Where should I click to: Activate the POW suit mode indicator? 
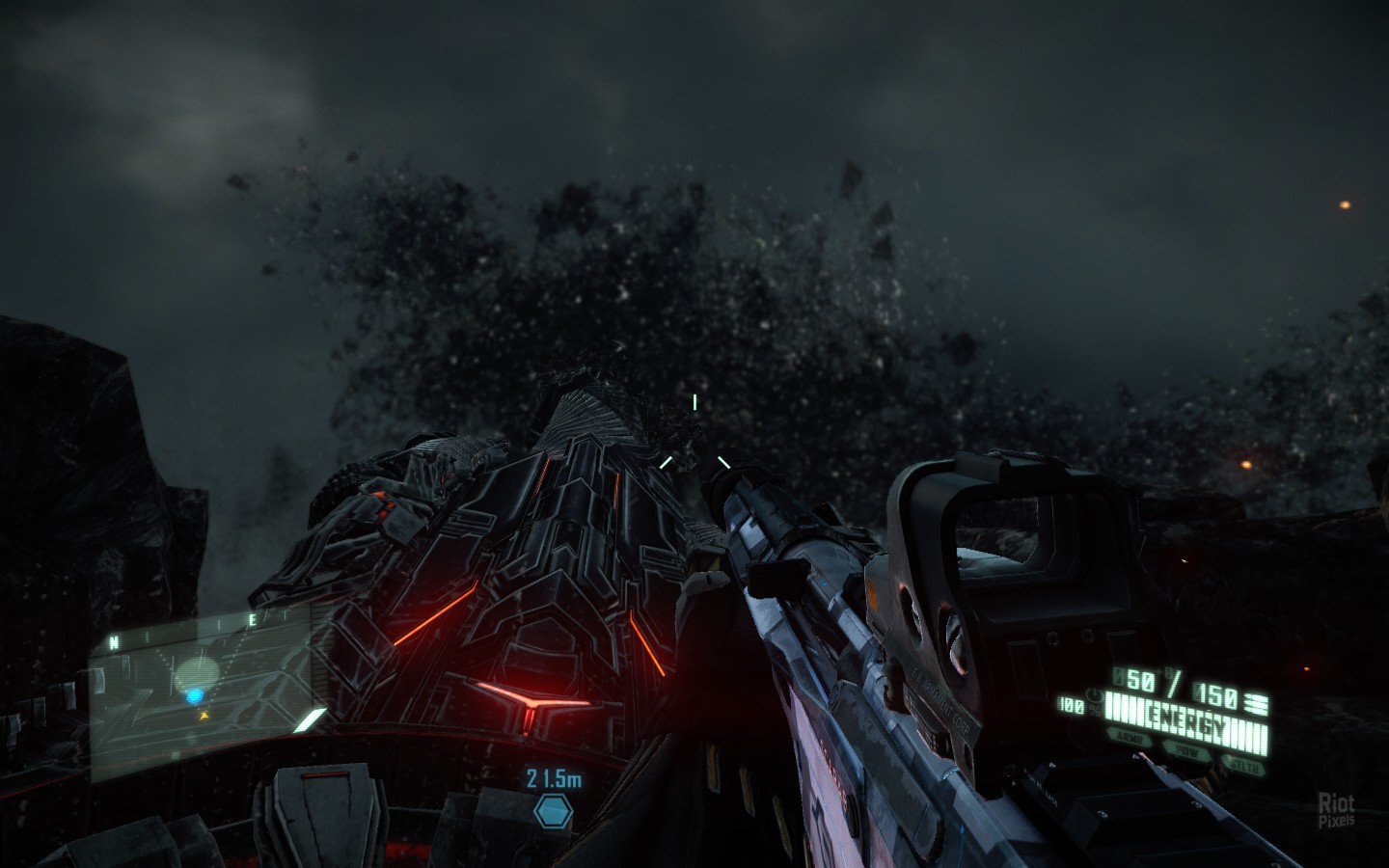click(x=1185, y=748)
